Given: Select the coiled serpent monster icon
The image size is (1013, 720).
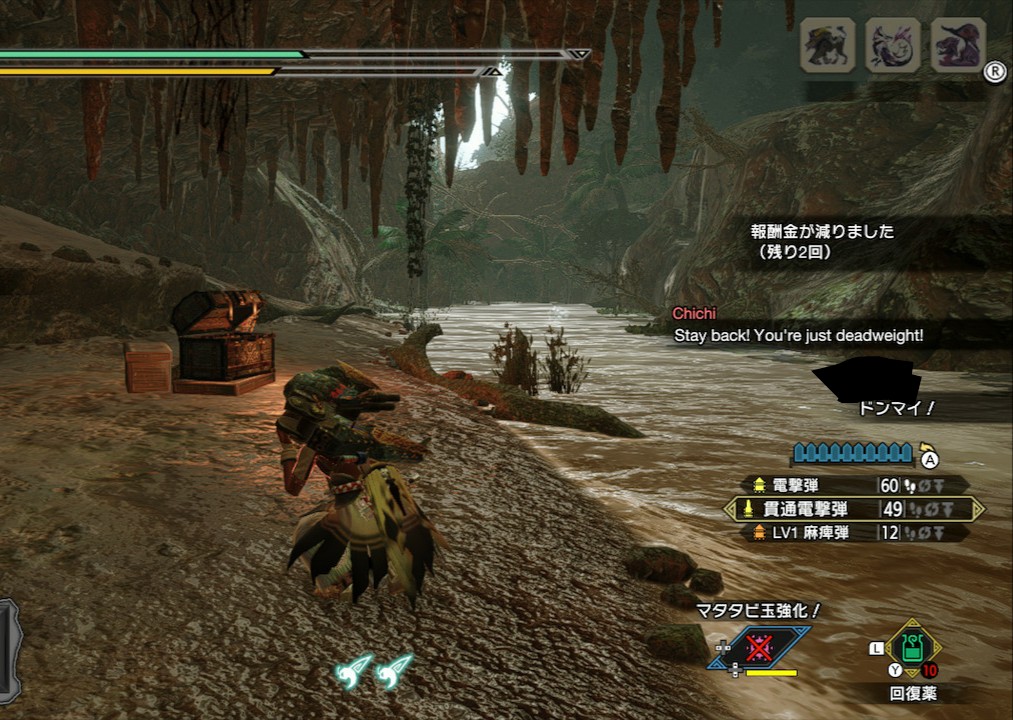Looking at the screenshot, I should click(x=893, y=45).
